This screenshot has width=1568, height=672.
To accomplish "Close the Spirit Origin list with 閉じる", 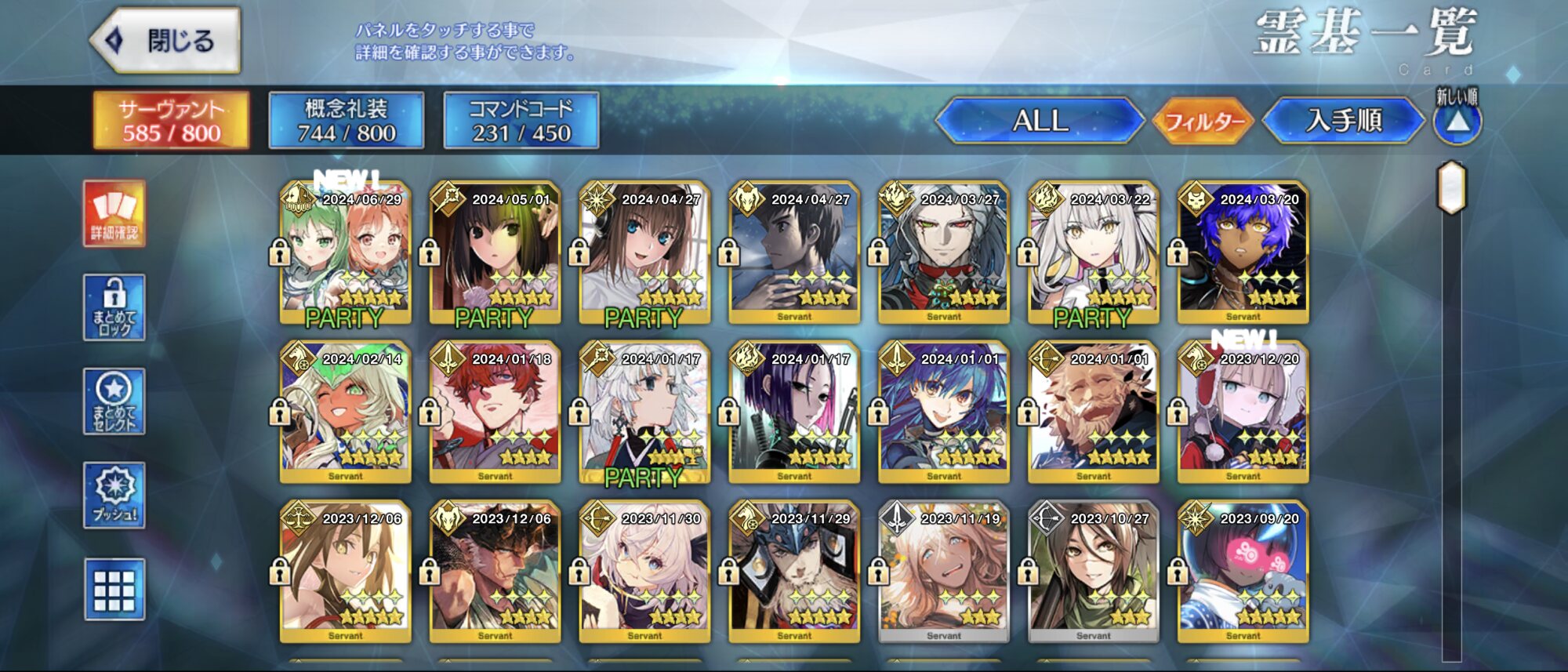I will 166,41.
